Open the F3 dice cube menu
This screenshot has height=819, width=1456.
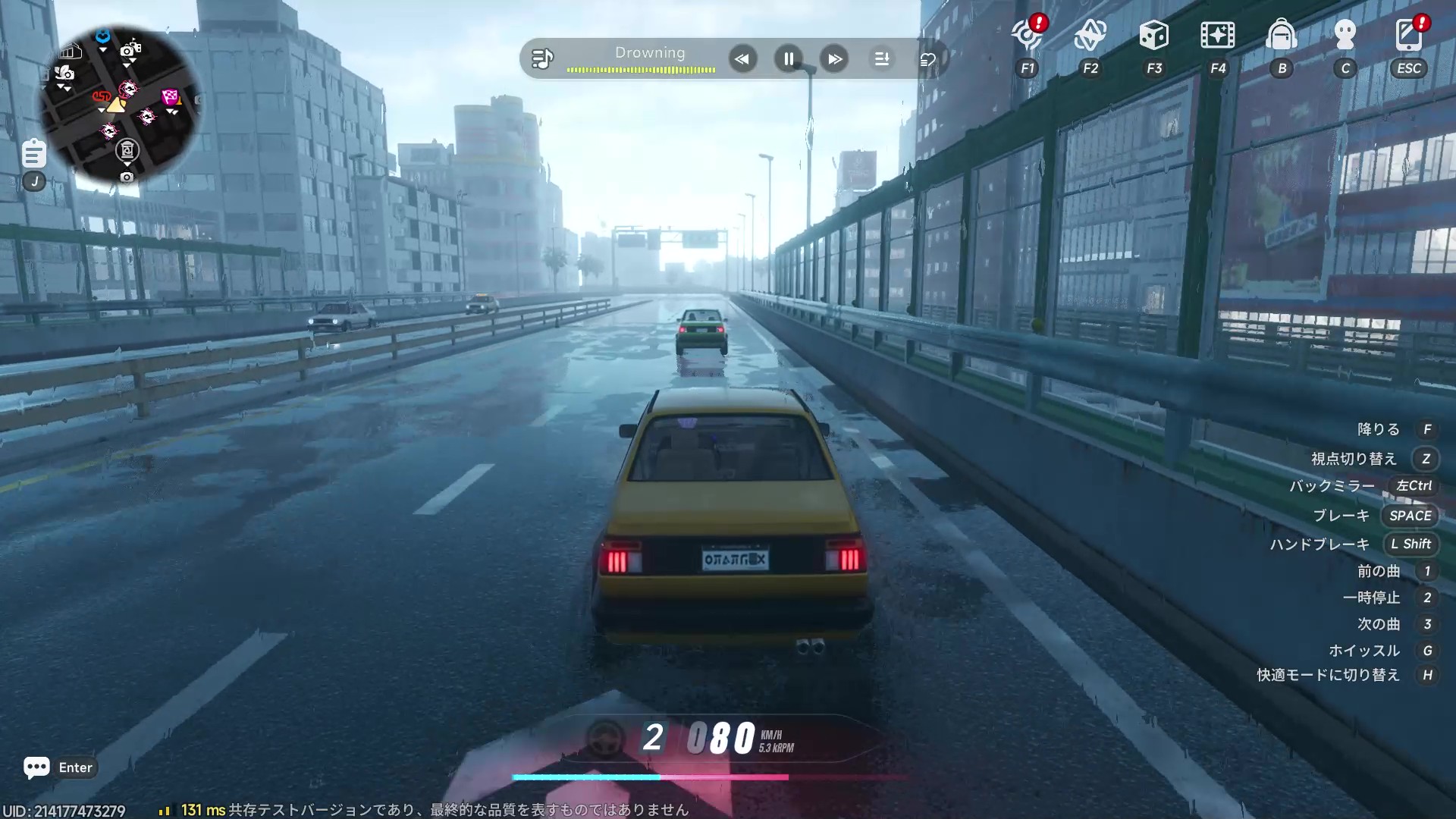tap(1153, 35)
